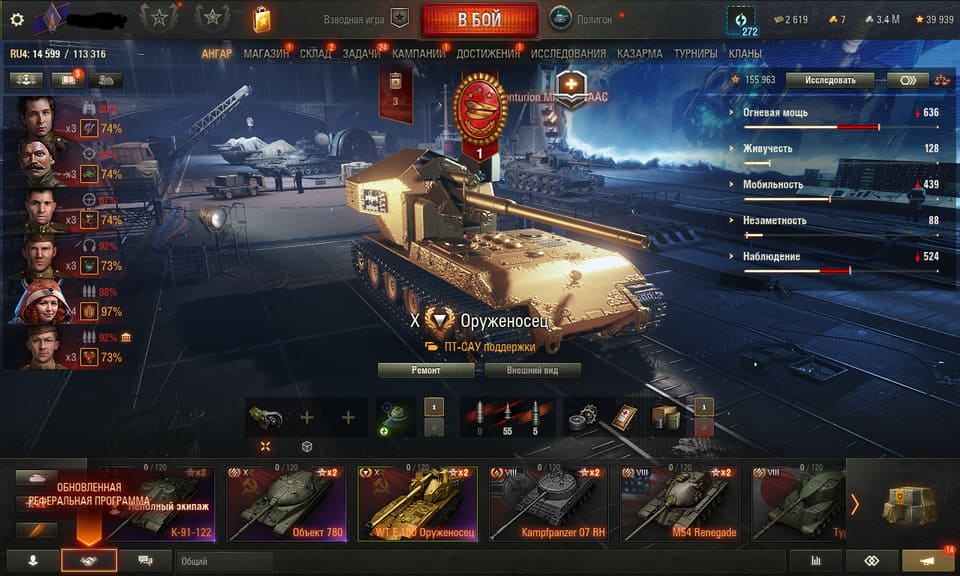View the ТУРНИРЫ tab
The height and width of the screenshot is (576, 960).
coord(694,53)
